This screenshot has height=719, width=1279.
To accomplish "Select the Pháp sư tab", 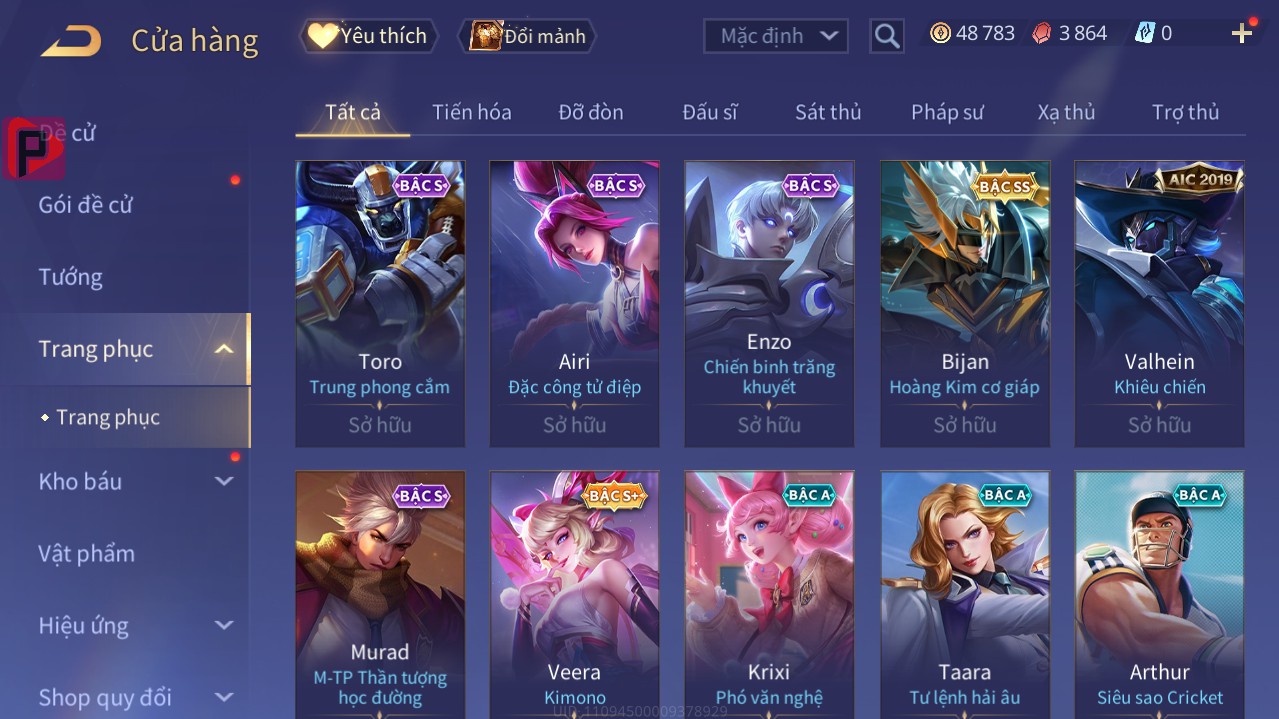I will [x=947, y=112].
